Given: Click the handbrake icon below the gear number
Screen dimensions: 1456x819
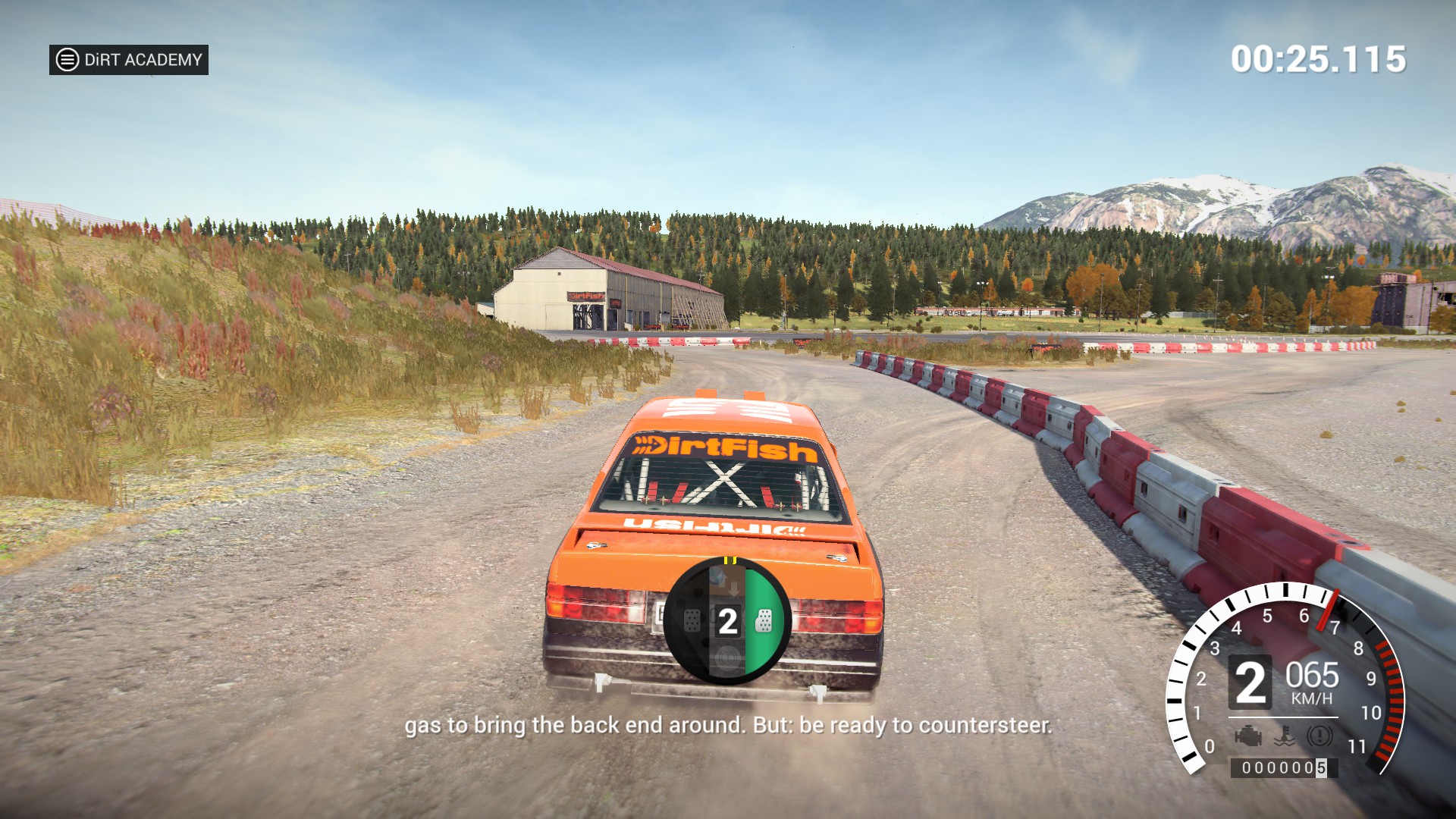Looking at the screenshot, I should click(726, 657).
